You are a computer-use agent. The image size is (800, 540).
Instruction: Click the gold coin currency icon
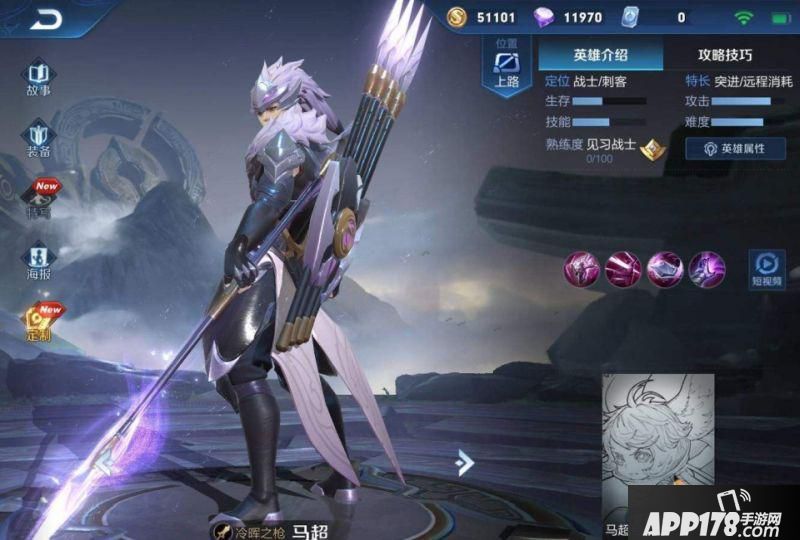point(456,17)
